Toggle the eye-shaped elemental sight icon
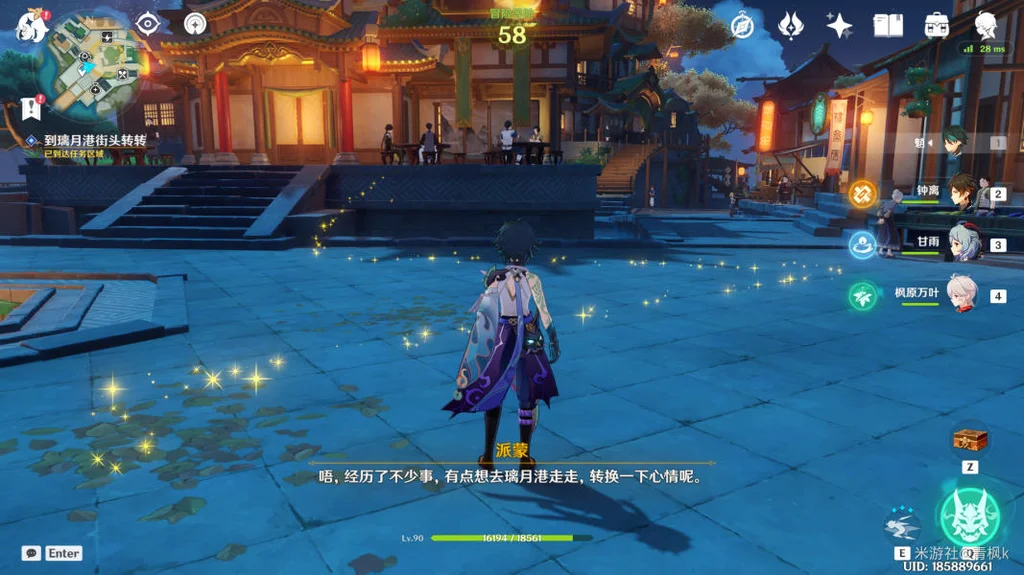Viewport: 1024px width, 575px height. pos(149,23)
